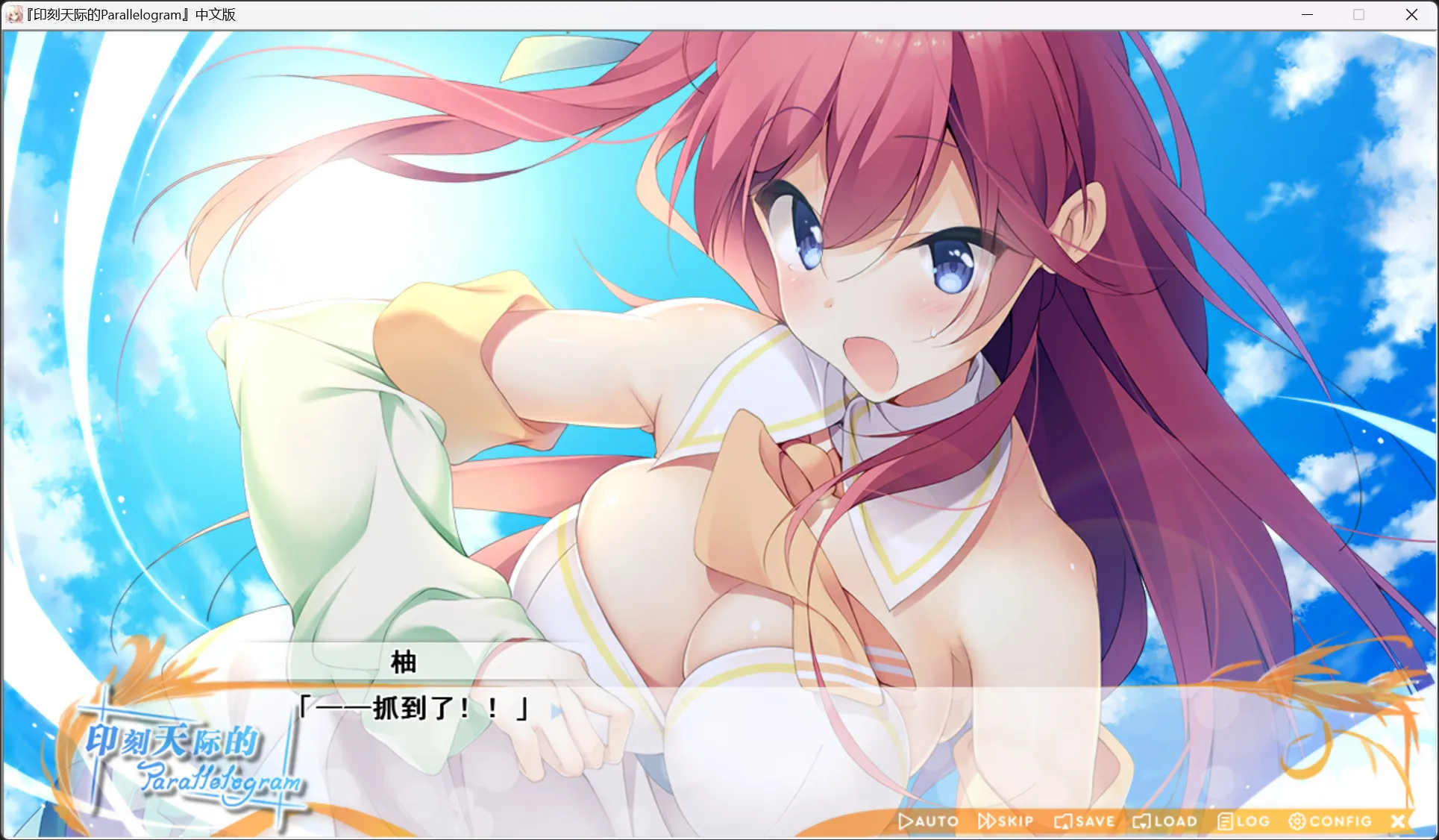The height and width of the screenshot is (840, 1439).
Task: Click the title bar text 印刻天际的Parallelogram
Action: (128, 14)
